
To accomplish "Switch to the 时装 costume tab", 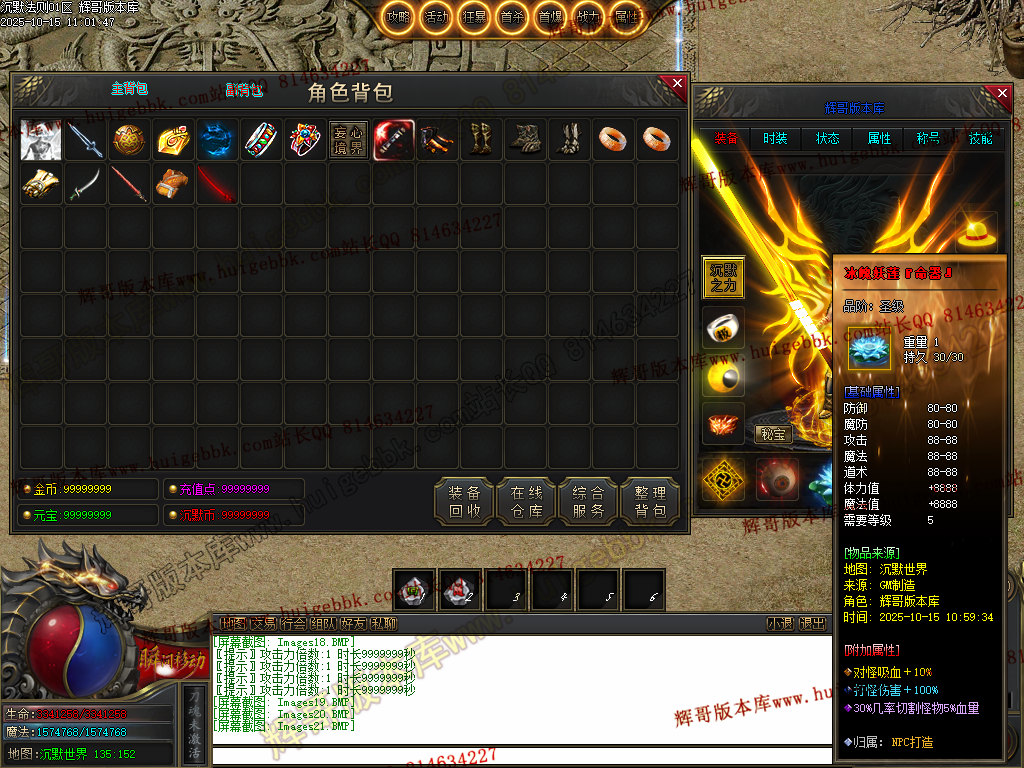I will 775,138.
